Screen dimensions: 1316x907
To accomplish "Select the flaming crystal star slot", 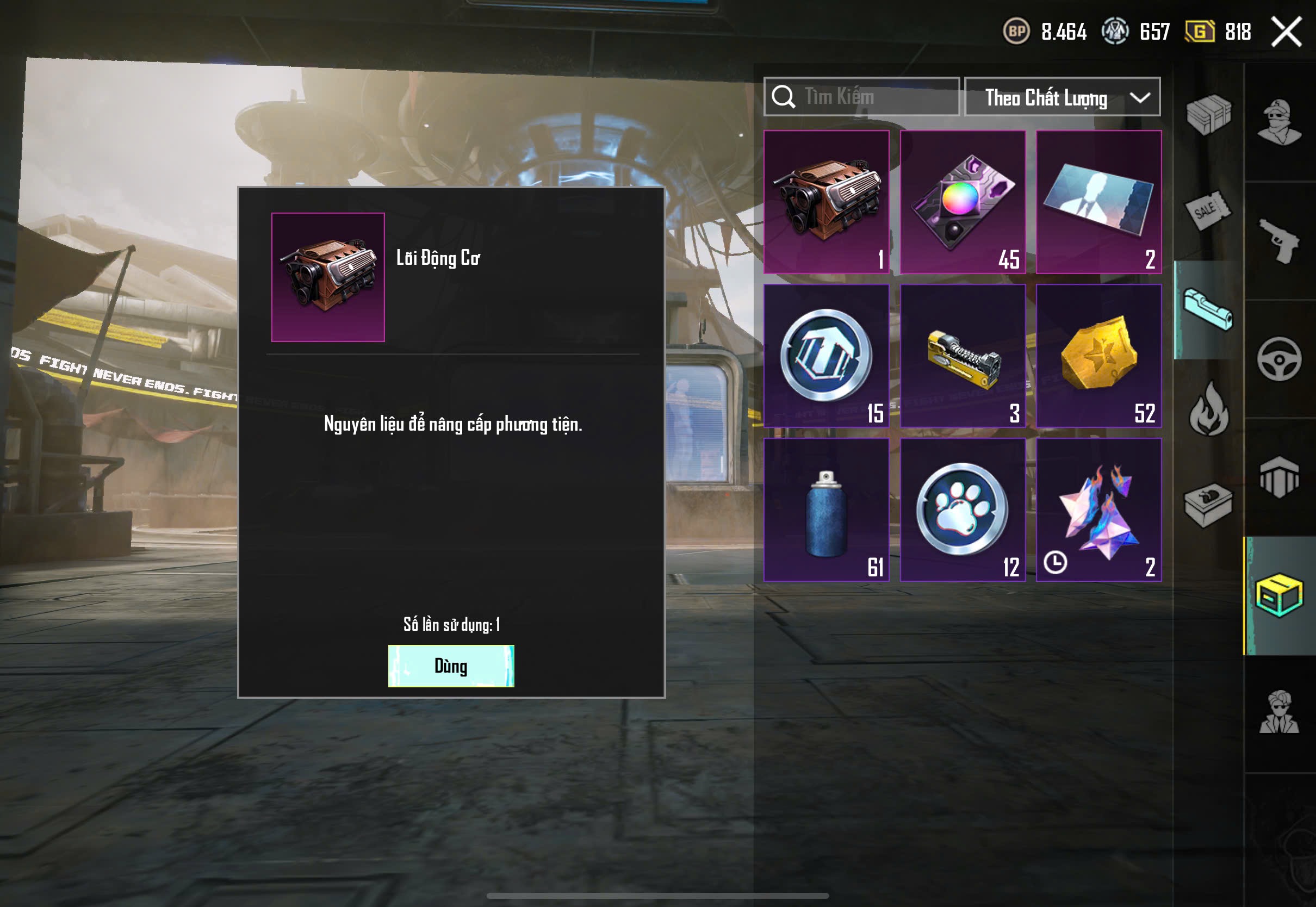I will [x=1098, y=510].
